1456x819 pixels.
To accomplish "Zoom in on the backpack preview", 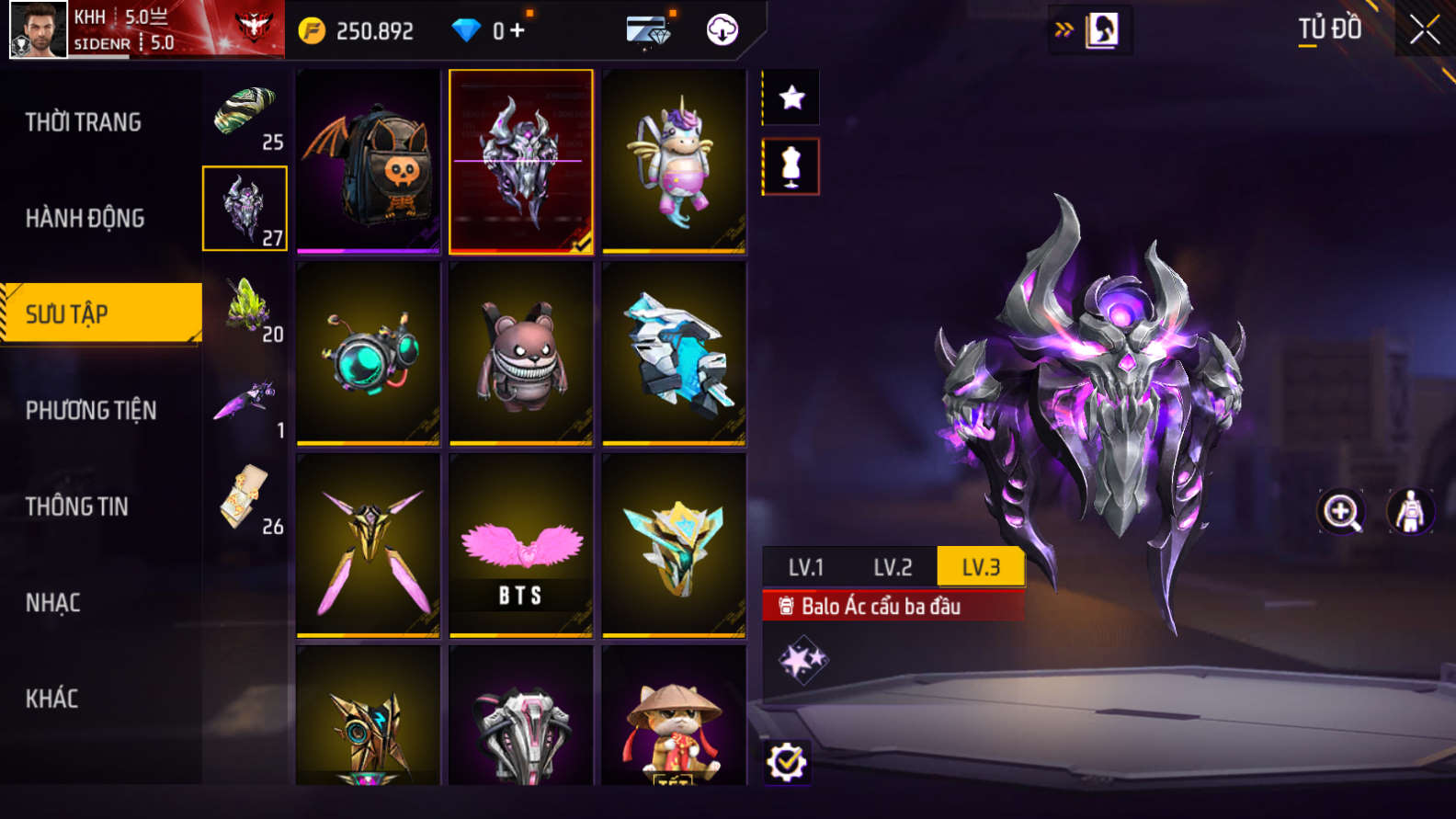I will click(x=1341, y=512).
